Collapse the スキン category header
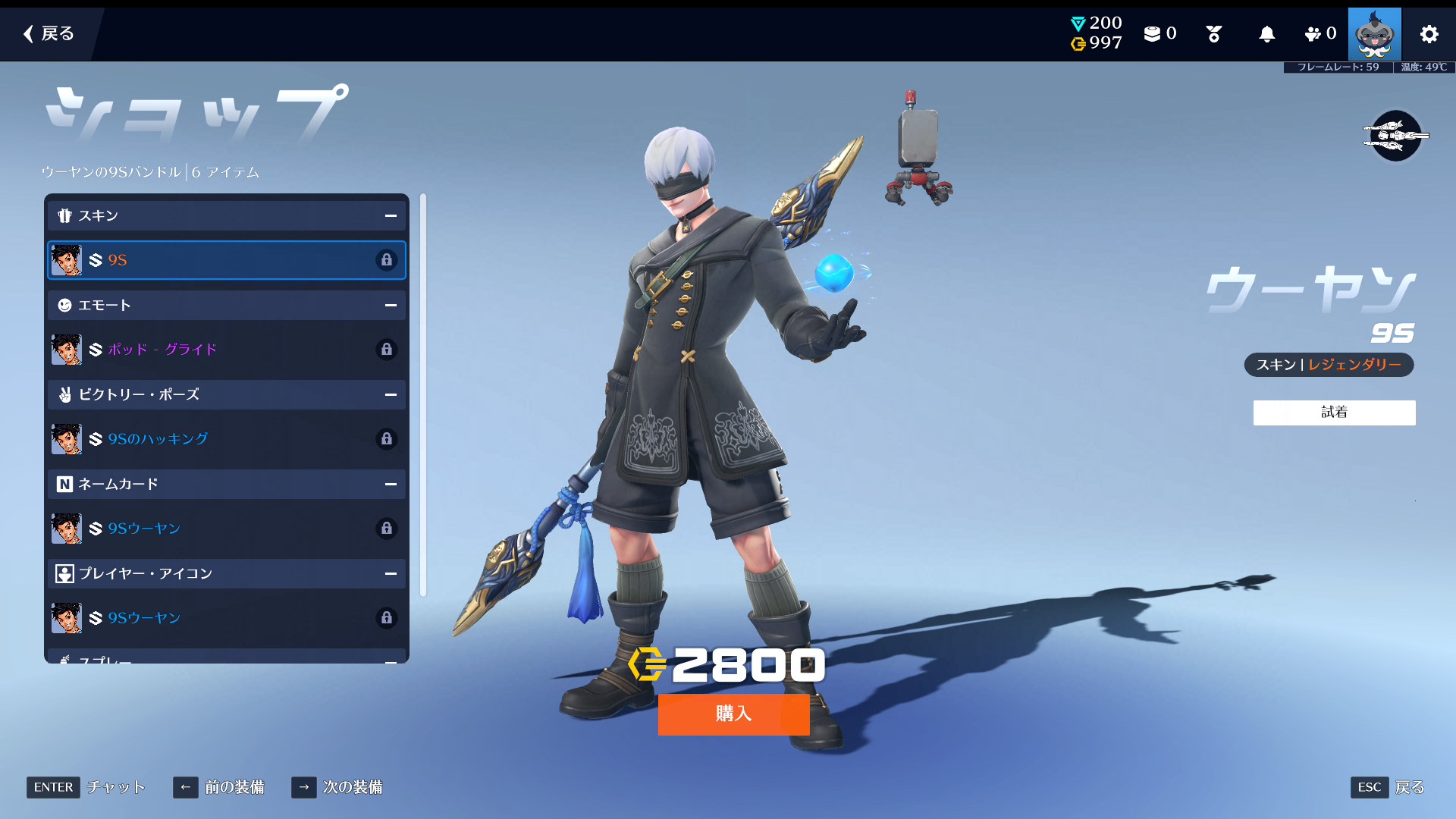This screenshot has width=1456, height=819. tap(391, 216)
